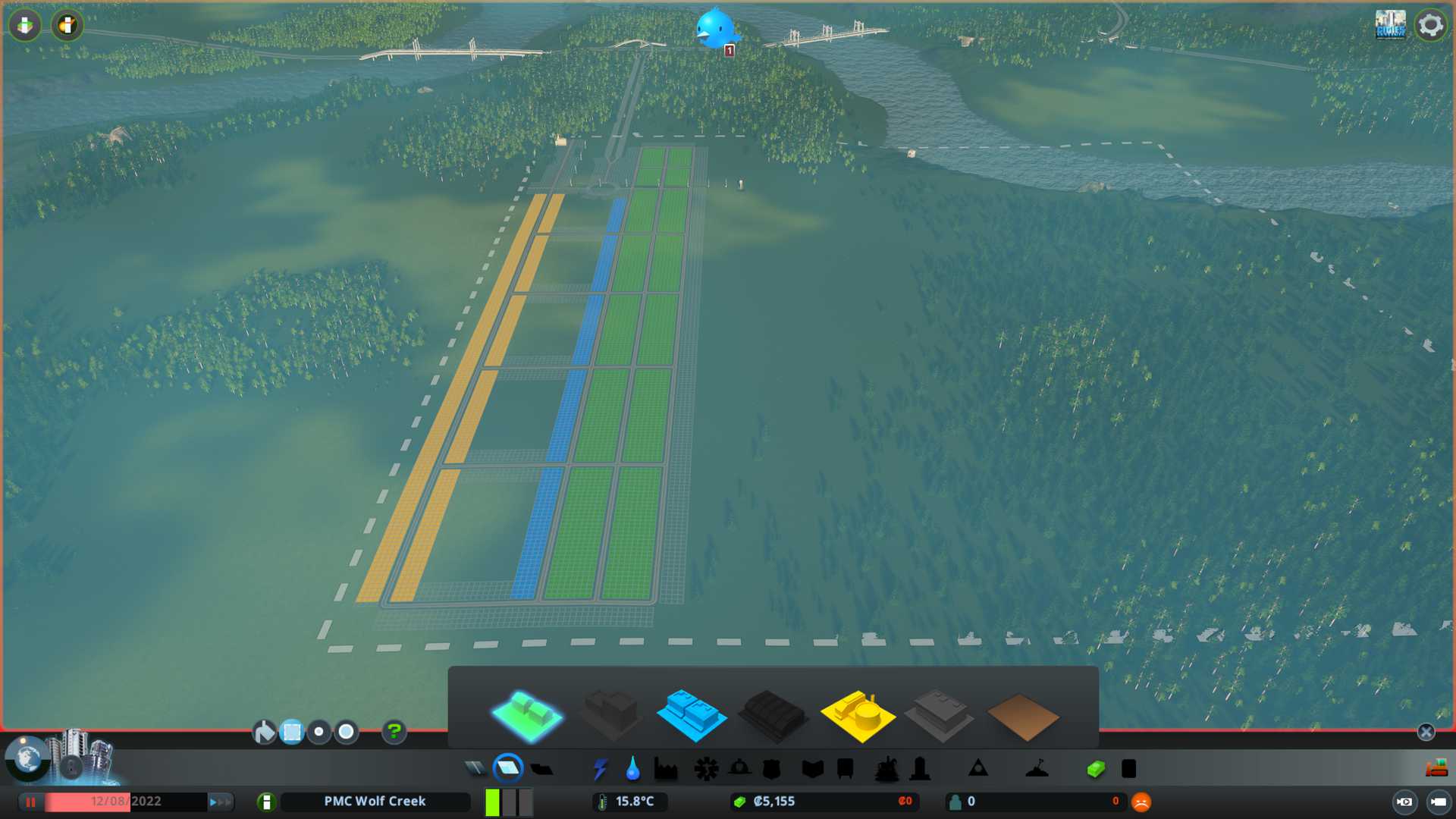Viewport: 1456px width, 819px height.
Task: Pause the simulation
Action: click(x=30, y=802)
